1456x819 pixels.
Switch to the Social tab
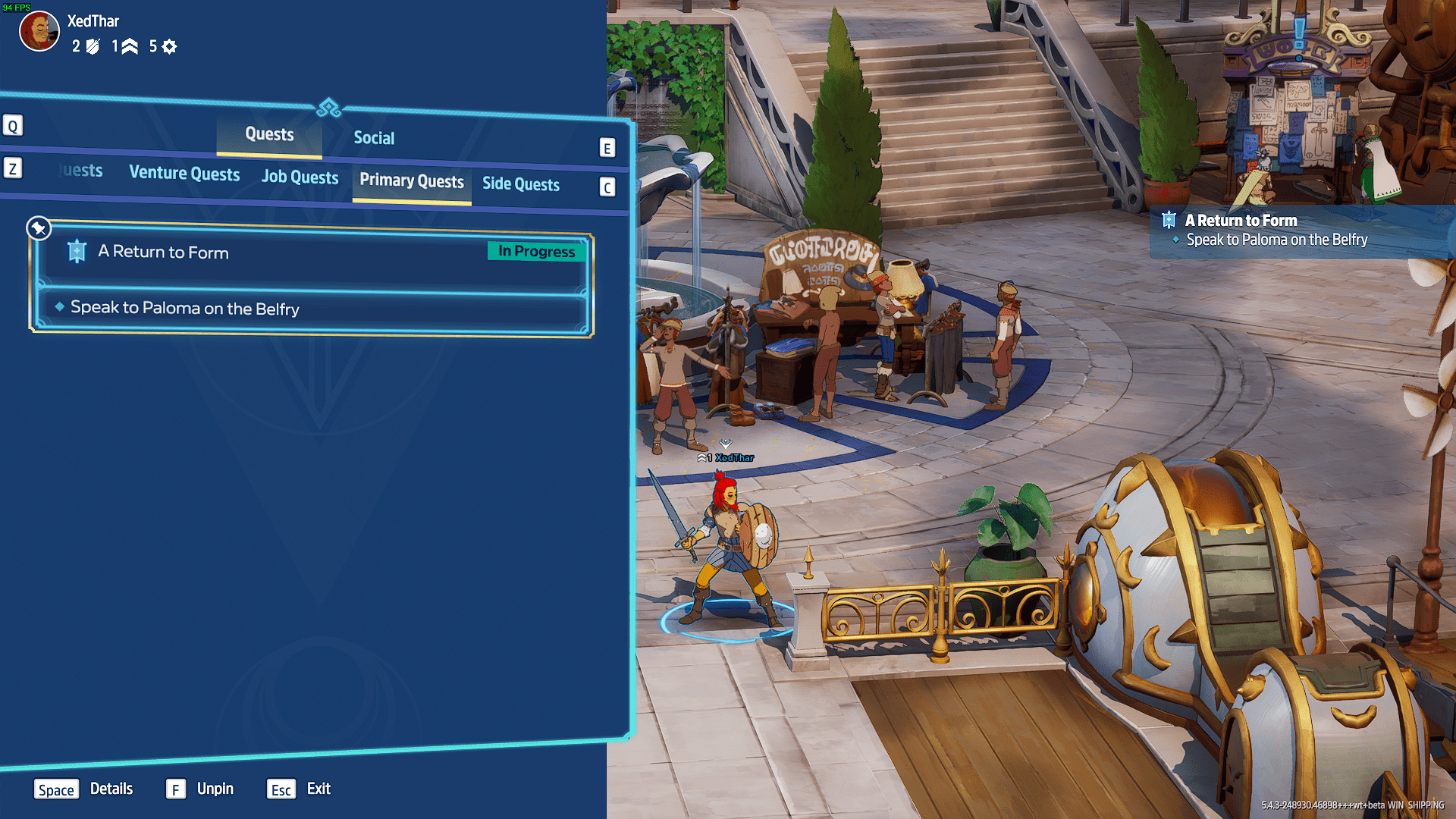click(374, 138)
